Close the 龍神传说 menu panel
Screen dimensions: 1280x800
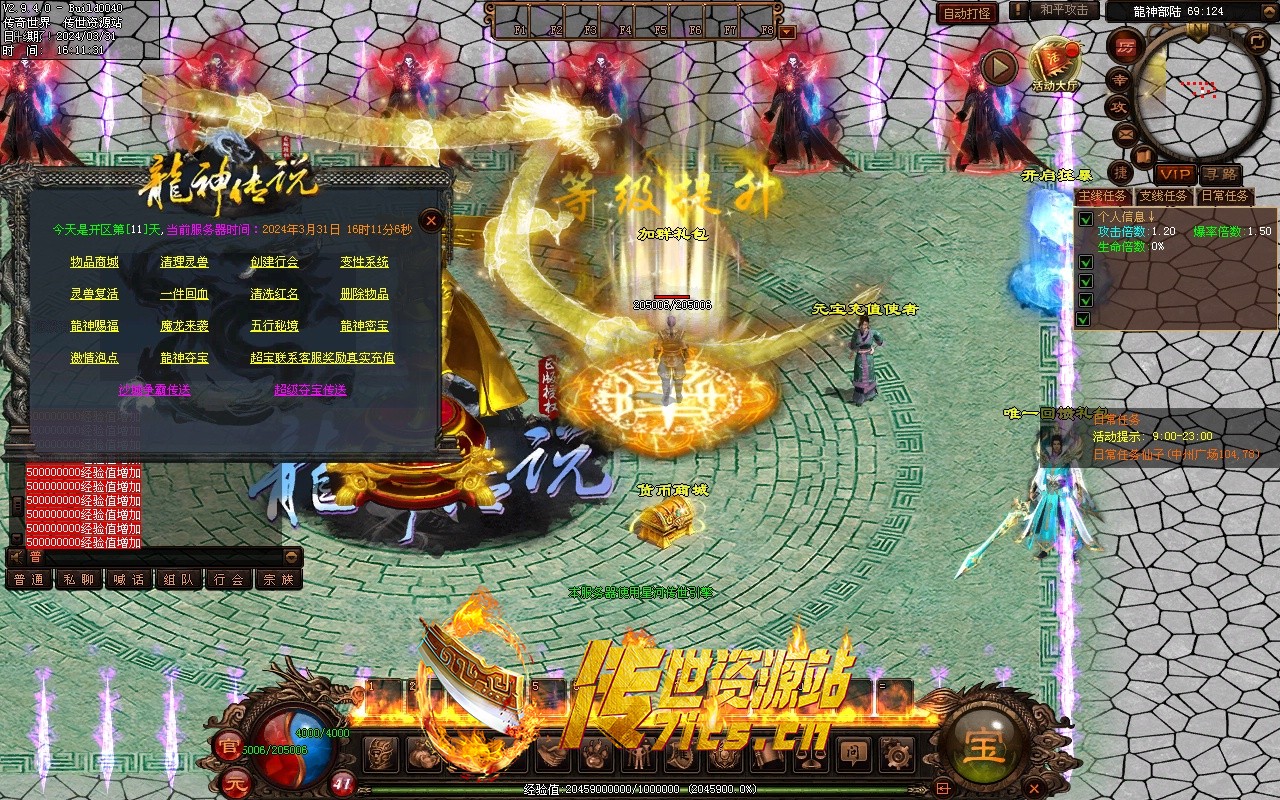point(431,221)
